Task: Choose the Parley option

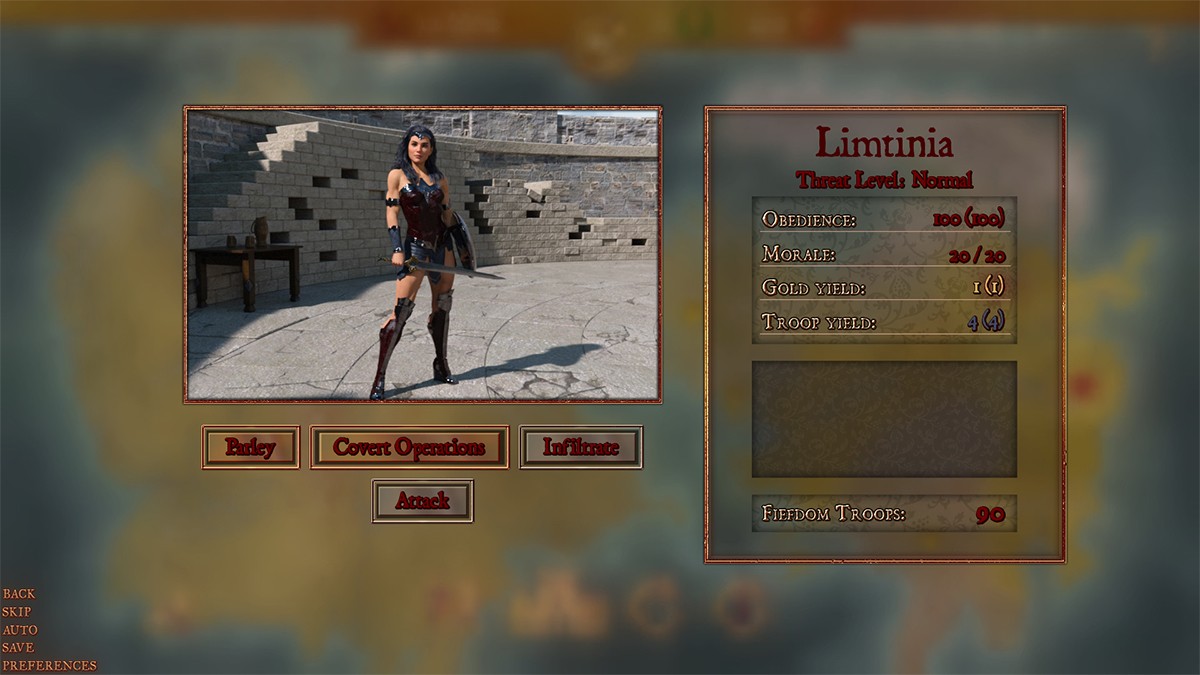Action: coord(250,447)
